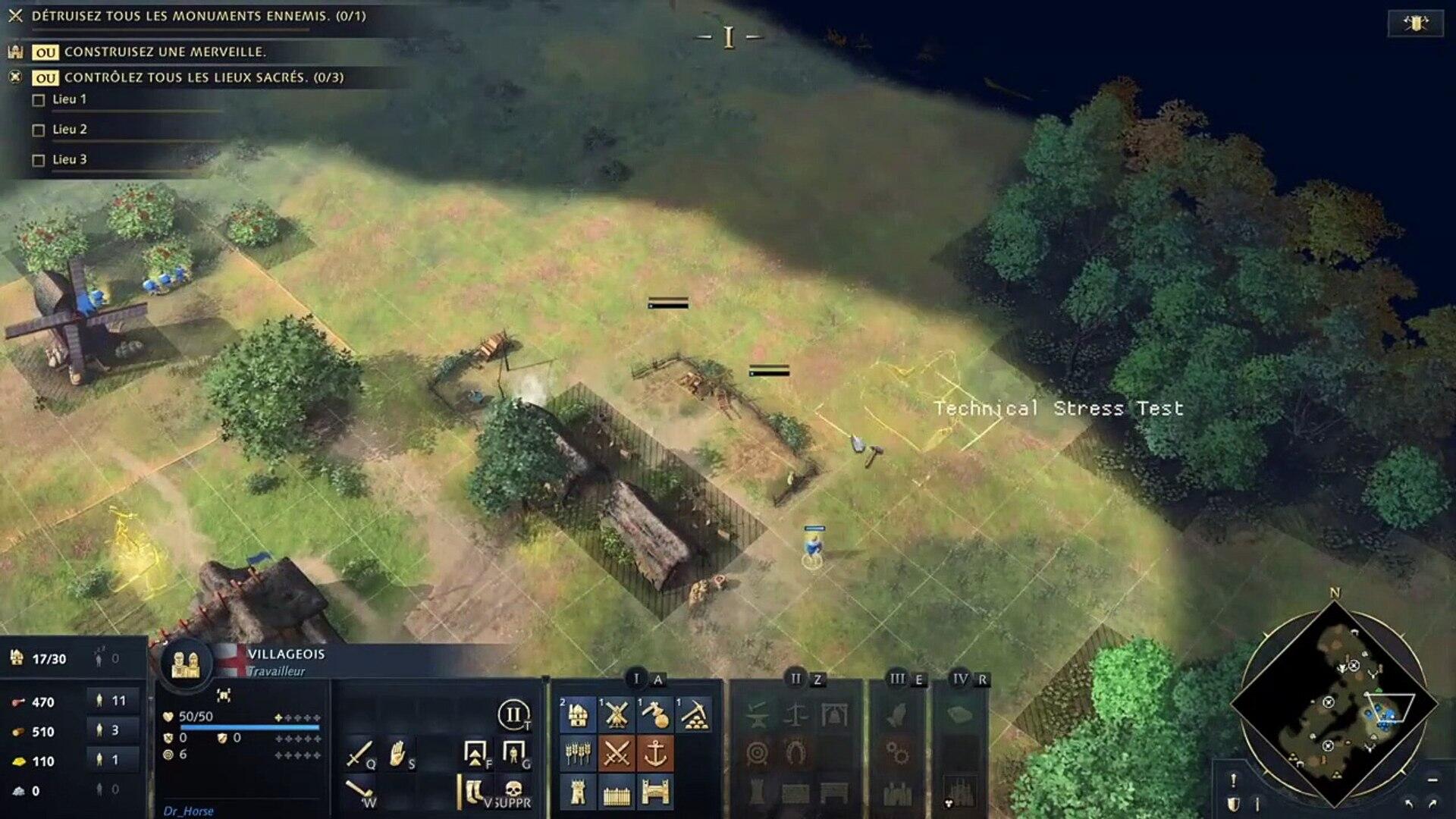
Task: Toggle the Lieu 1 objective checkbox
Action: [39, 100]
